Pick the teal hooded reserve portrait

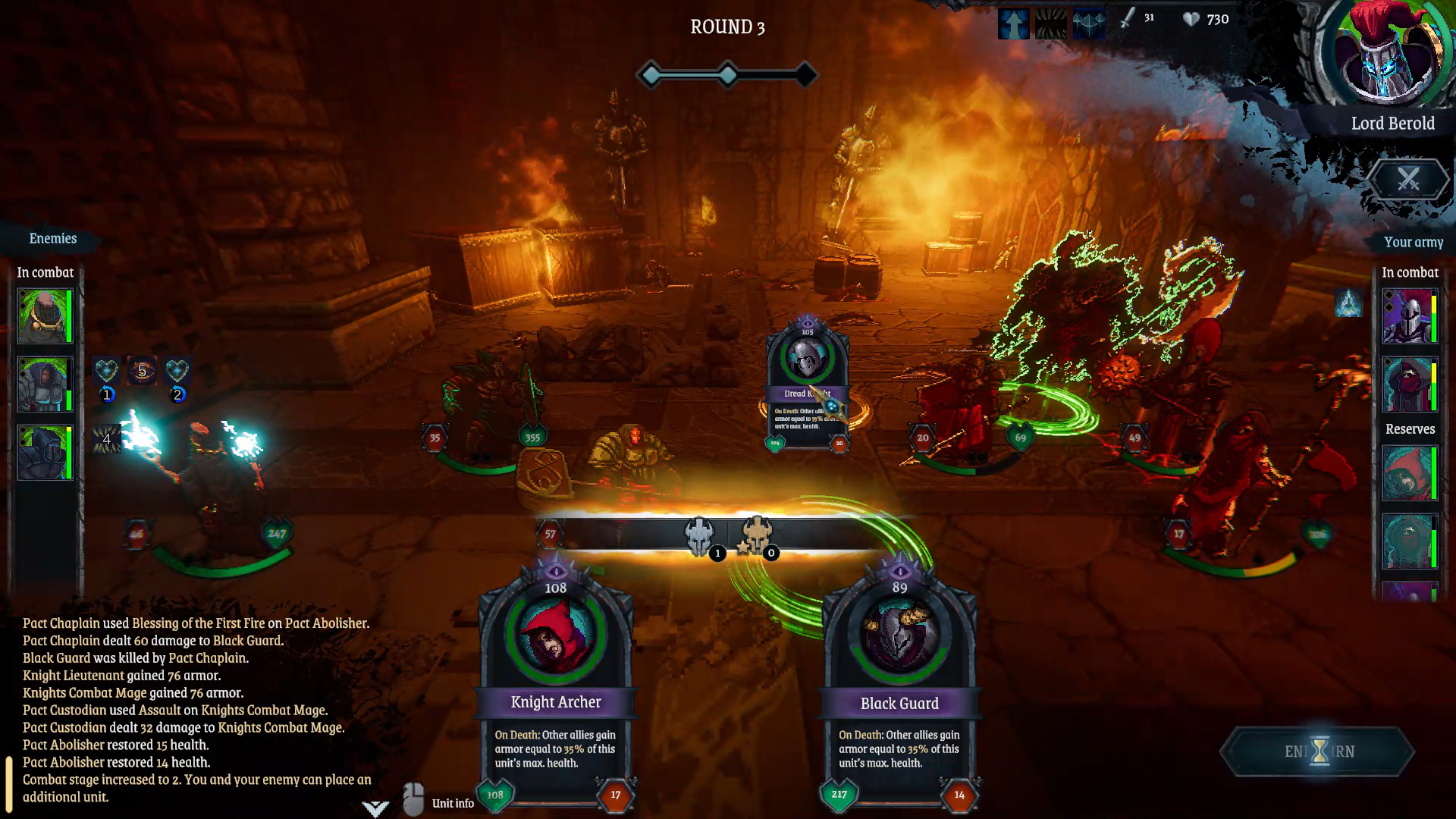pos(1409,541)
